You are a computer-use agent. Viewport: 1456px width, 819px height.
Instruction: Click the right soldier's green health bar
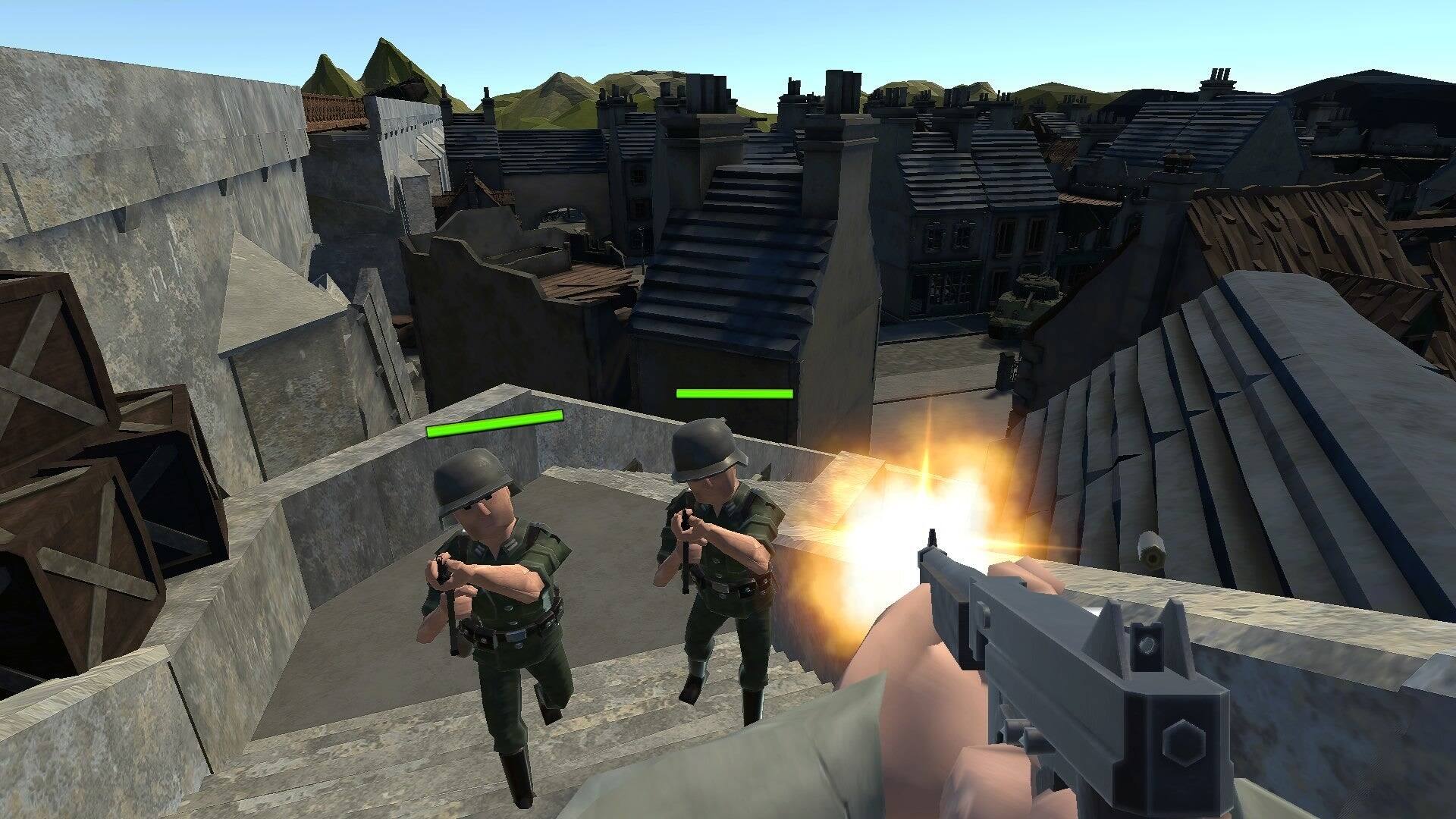[733, 394]
